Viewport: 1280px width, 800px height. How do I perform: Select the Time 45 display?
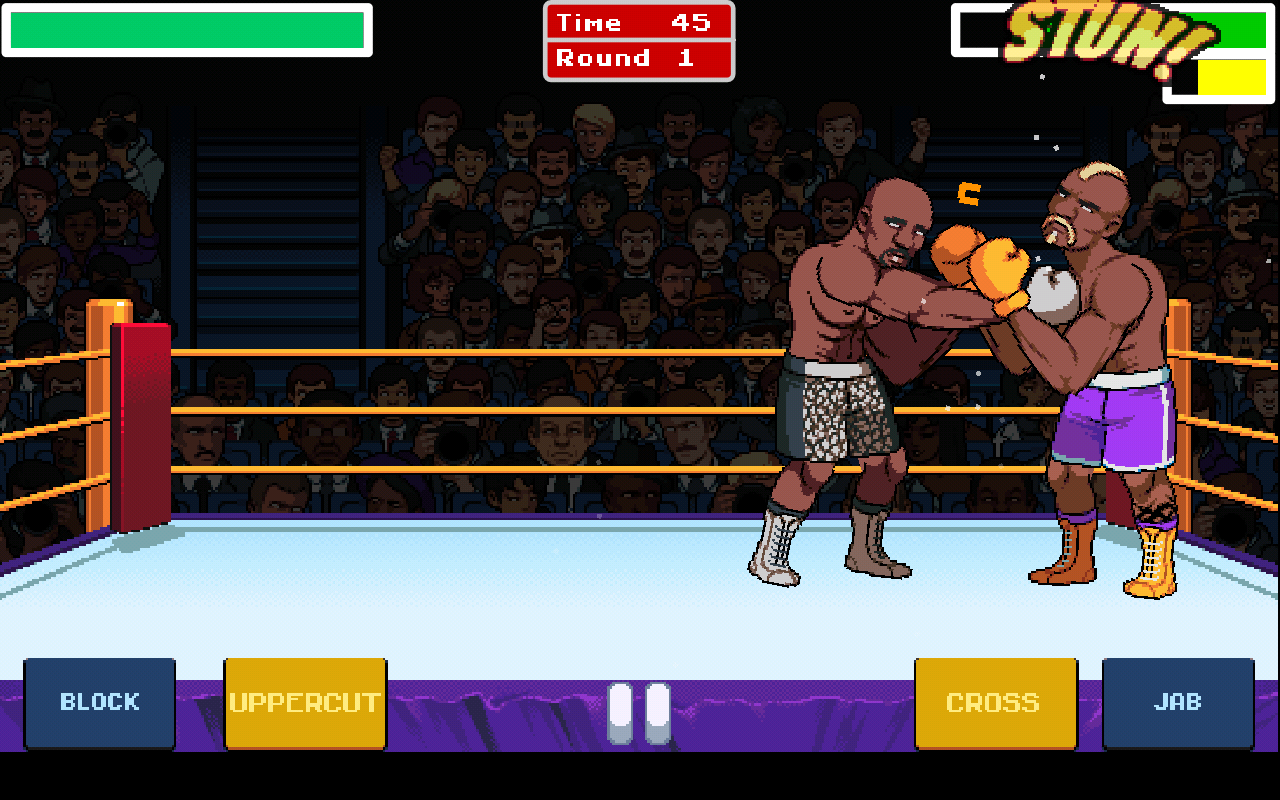639,22
